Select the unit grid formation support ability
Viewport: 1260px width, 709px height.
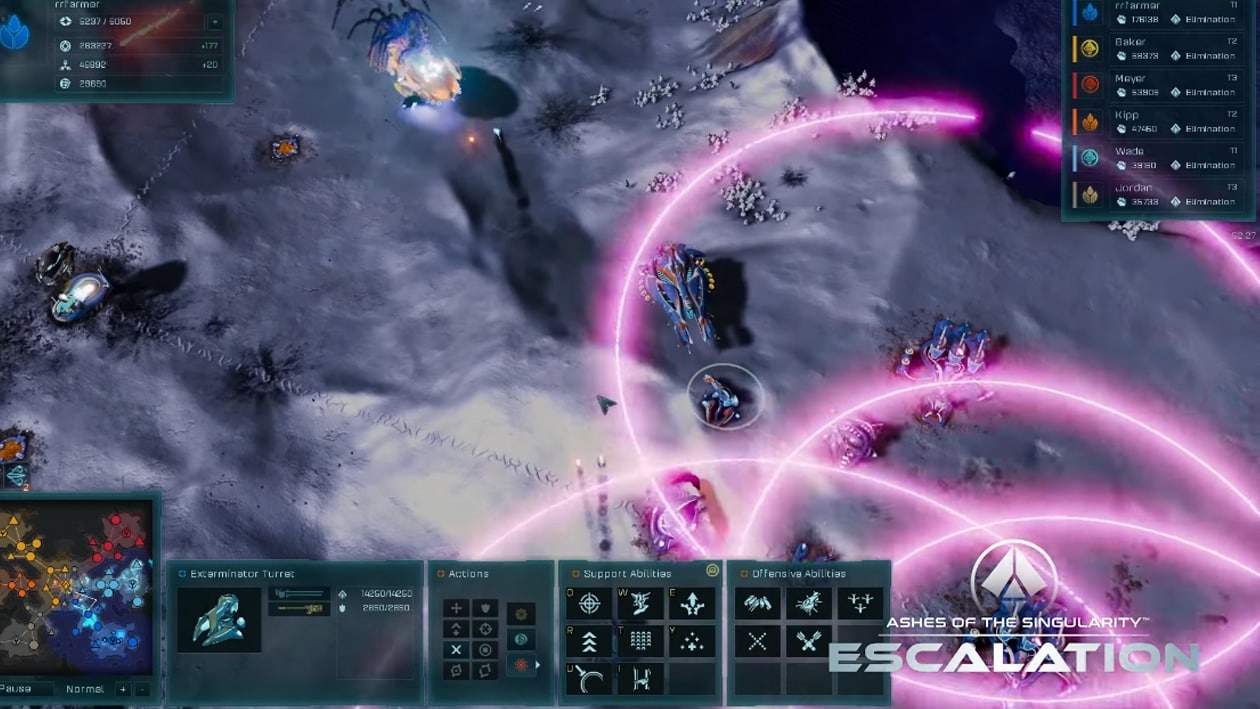pos(641,641)
